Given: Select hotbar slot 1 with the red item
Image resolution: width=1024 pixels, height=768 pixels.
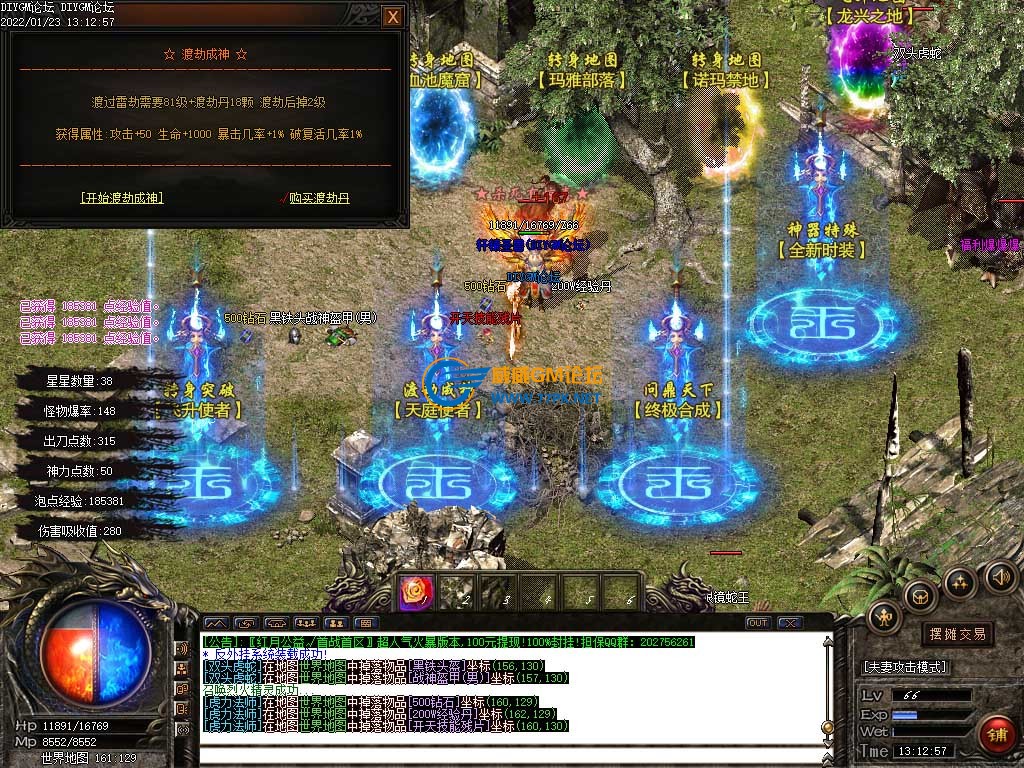Looking at the screenshot, I should coord(415,593).
